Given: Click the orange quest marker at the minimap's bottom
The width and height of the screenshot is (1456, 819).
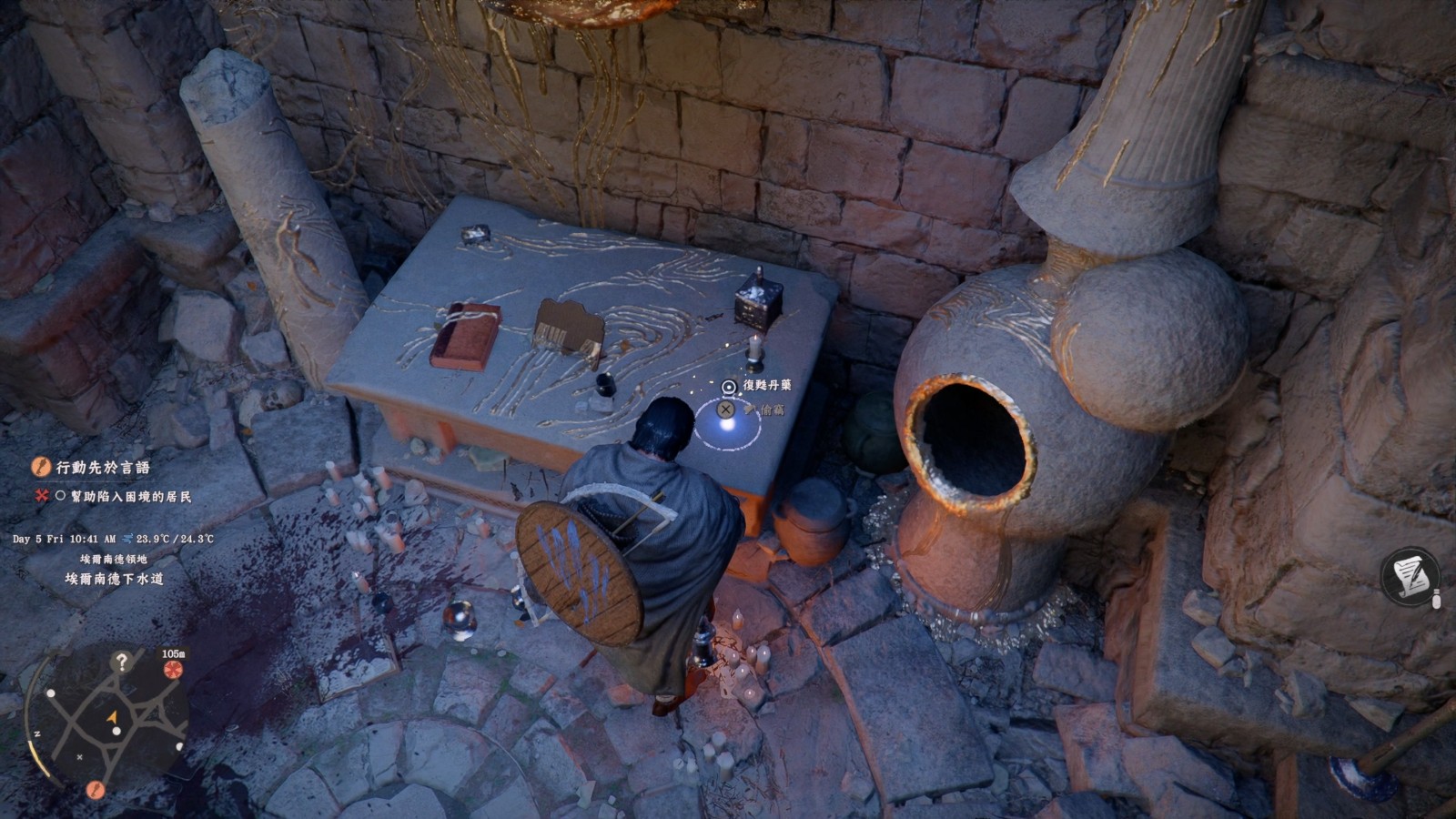Looking at the screenshot, I should (95, 789).
